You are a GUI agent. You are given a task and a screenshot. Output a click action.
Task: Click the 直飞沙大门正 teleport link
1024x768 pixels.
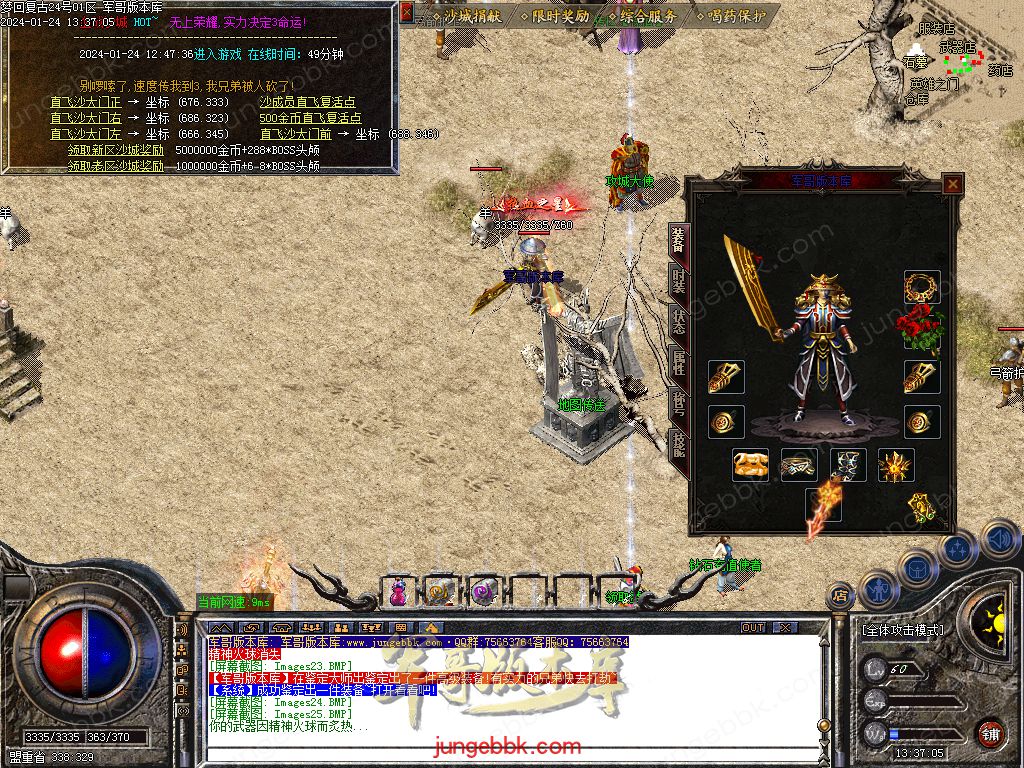tap(86, 102)
